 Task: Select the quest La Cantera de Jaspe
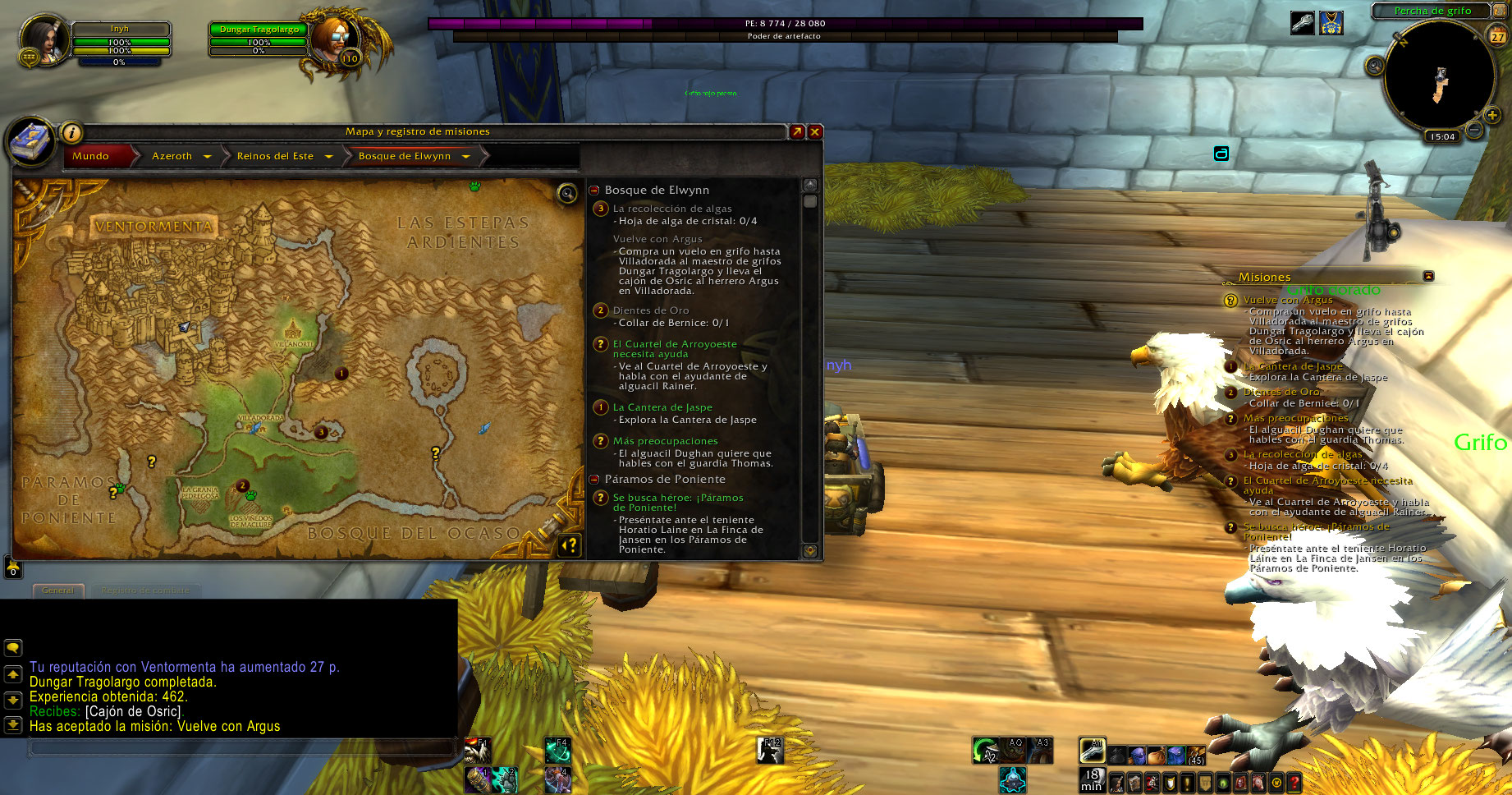click(x=662, y=407)
